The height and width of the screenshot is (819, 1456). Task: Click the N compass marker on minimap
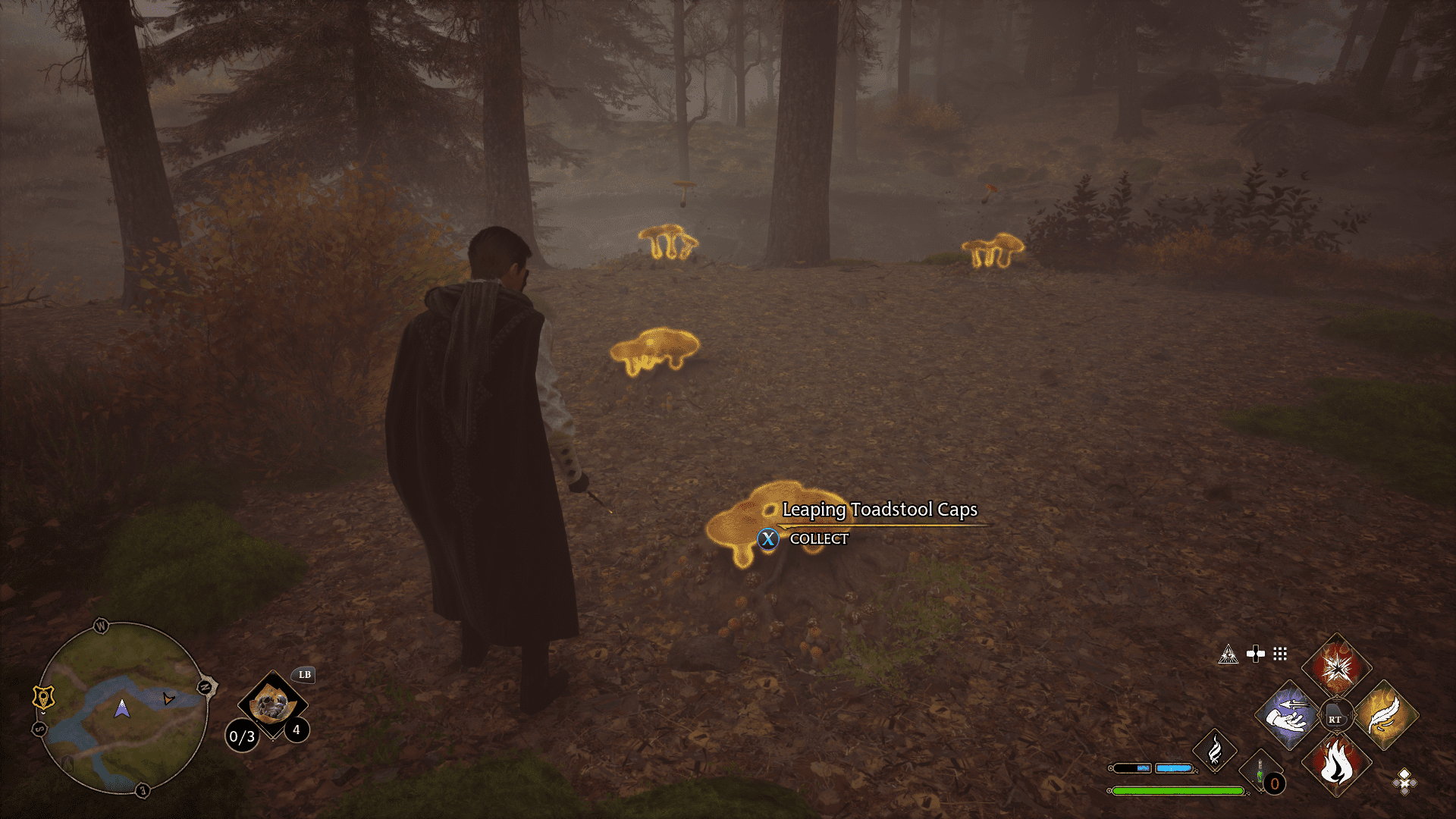204,686
